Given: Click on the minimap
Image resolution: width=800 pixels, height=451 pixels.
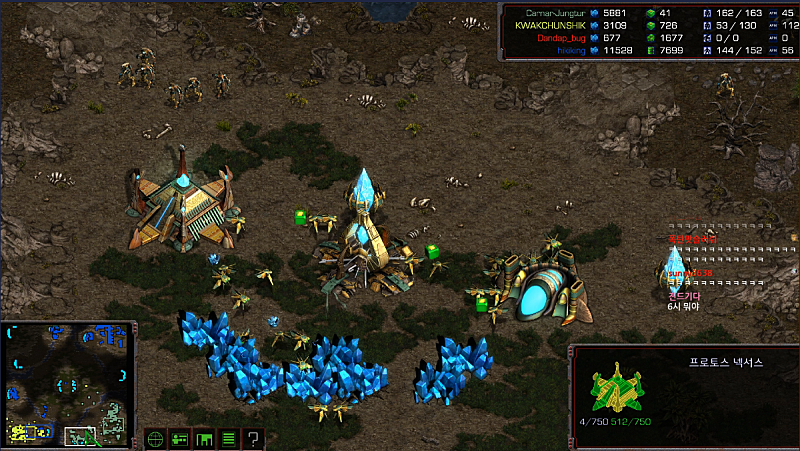Looking at the screenshot, I should (x=68, y=384).
